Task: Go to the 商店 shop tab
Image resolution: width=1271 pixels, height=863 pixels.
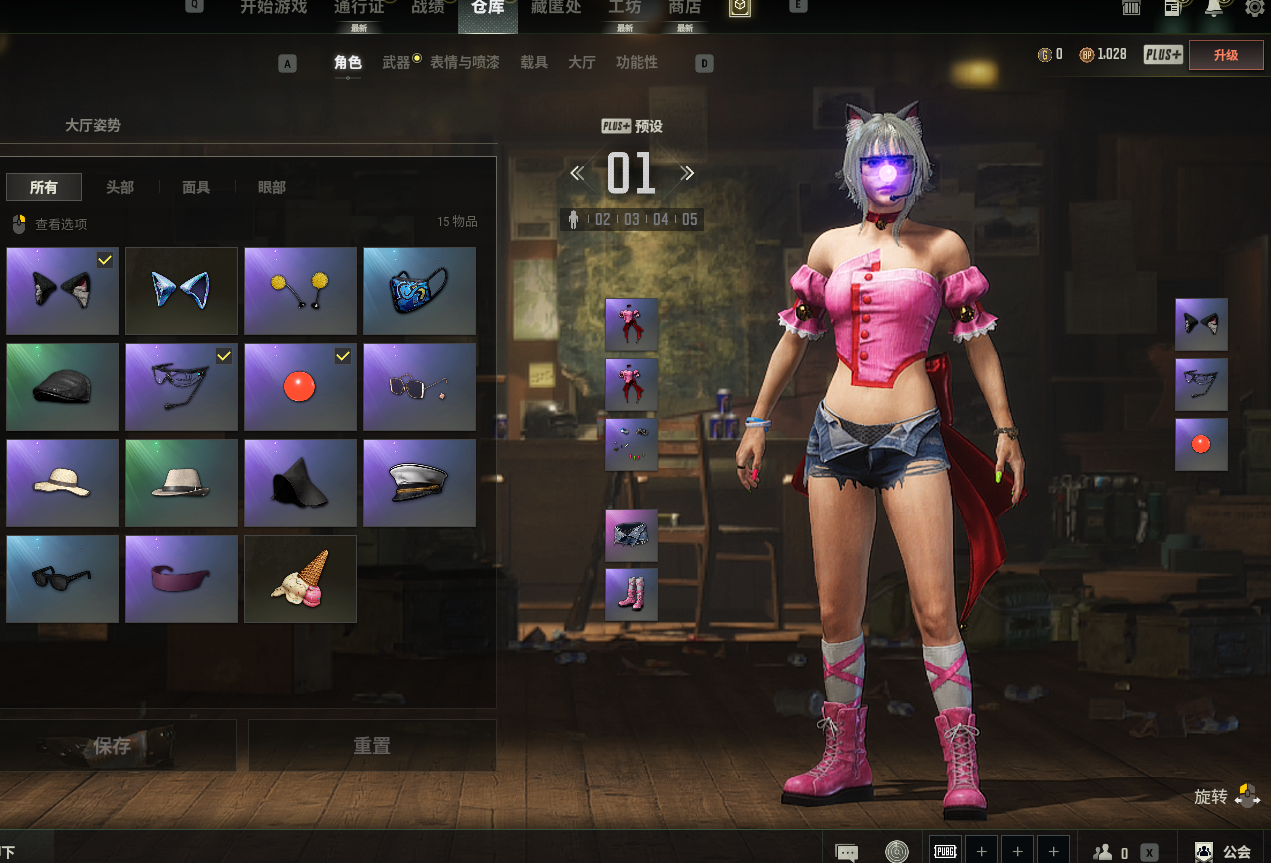Action: click(684, 8)
